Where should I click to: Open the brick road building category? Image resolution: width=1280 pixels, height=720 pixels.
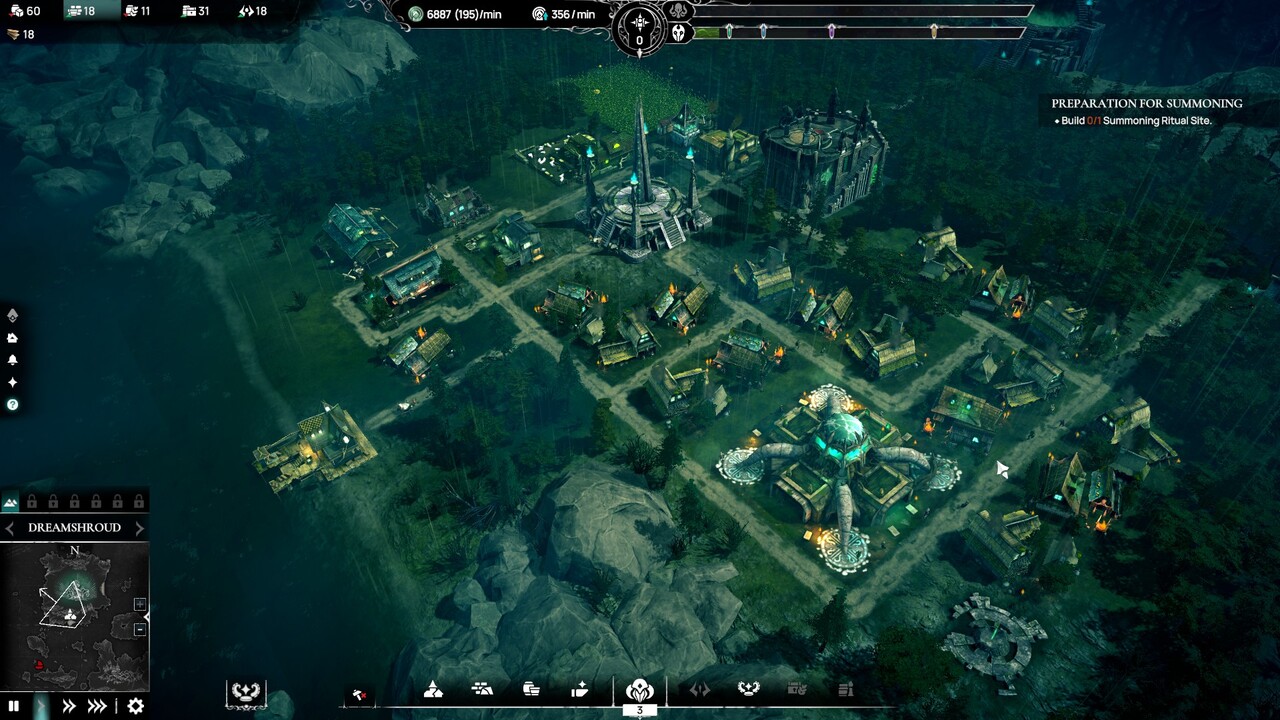(482, 689)
